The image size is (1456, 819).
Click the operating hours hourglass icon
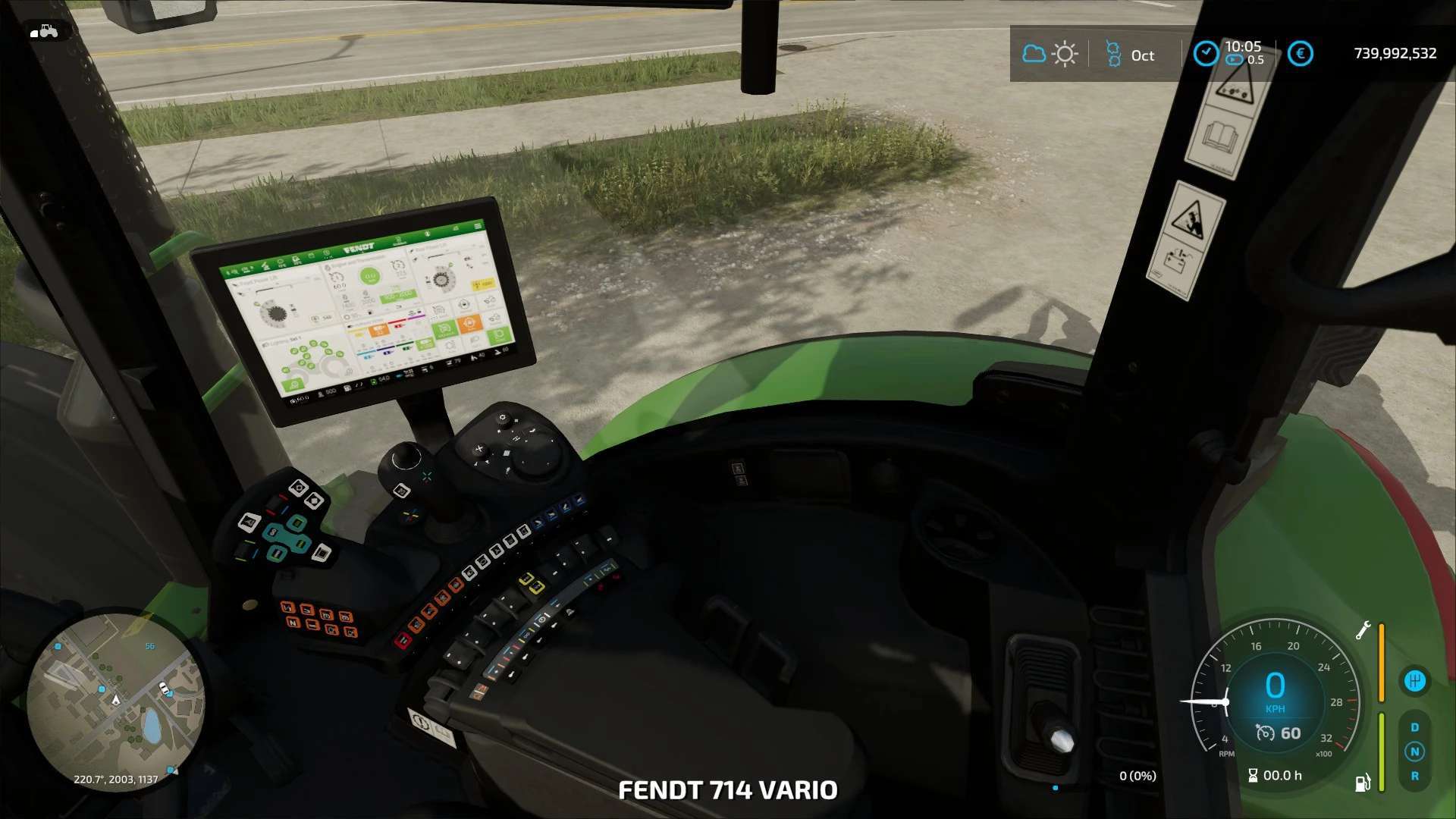tap(1253, 775)
